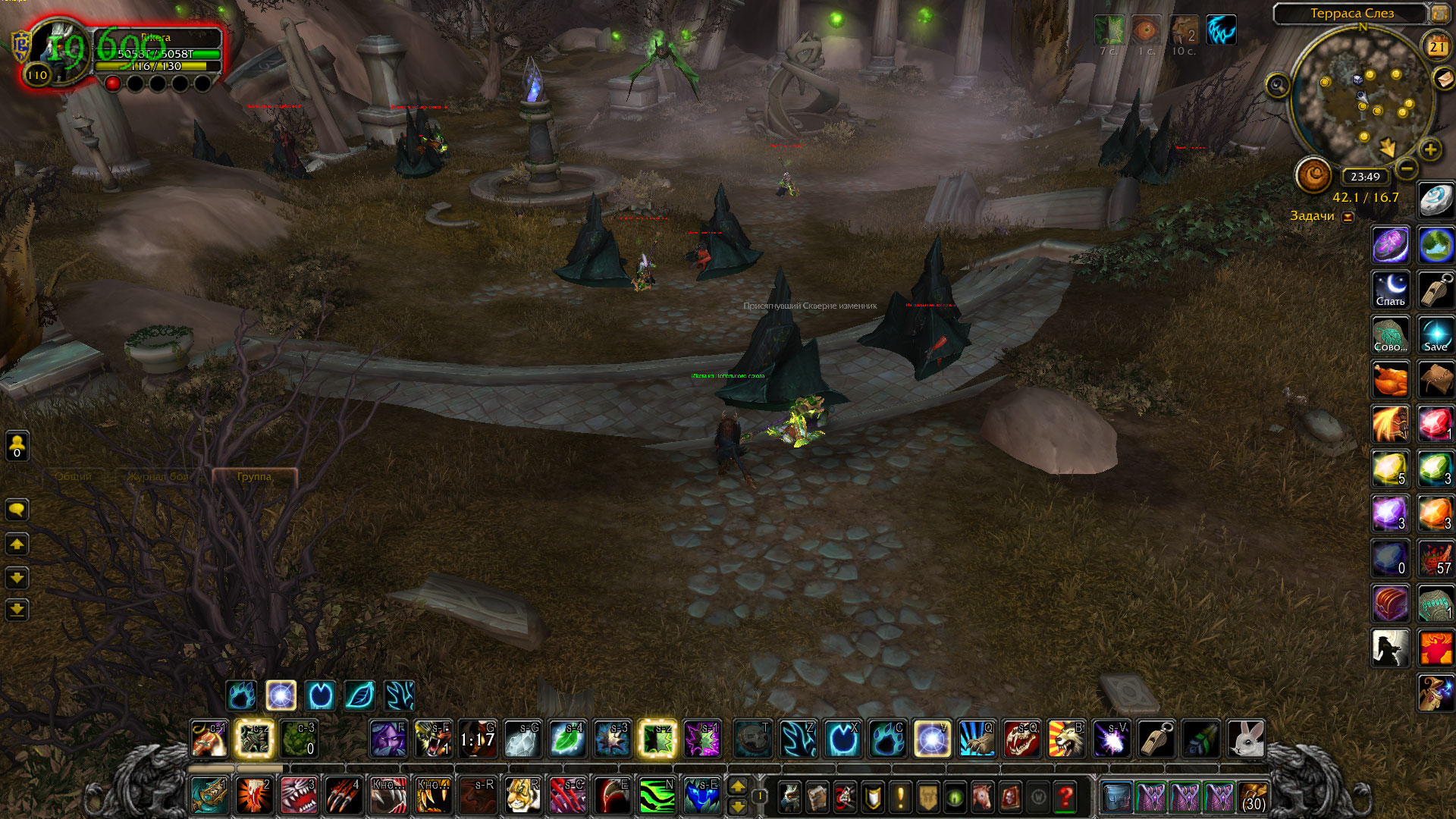This screenshot has height=819, width=1456.
Task: Select the cat paw shapeshift form icon
Action: tap(241, 695)
